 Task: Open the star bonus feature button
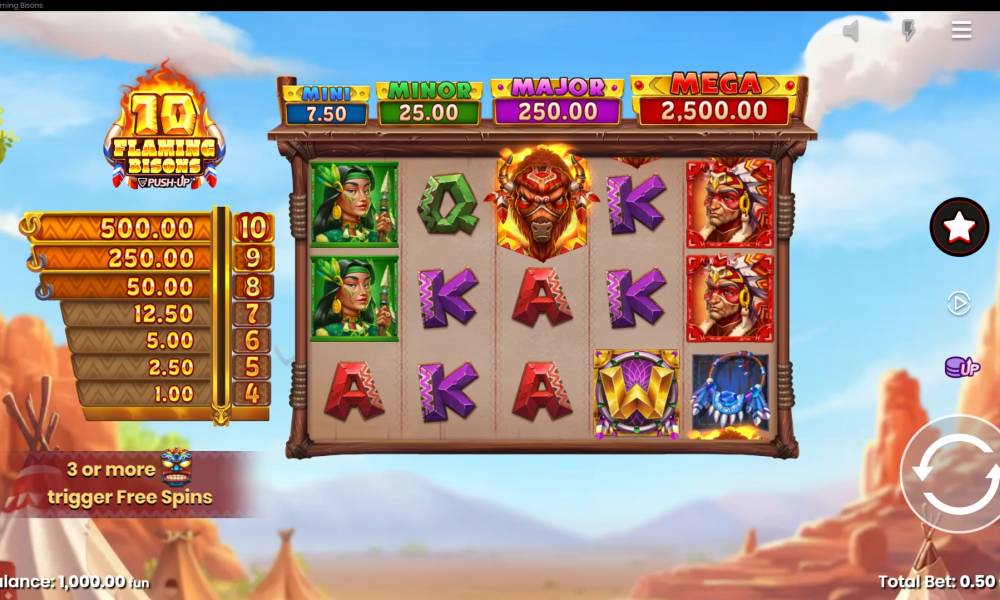point(959,227)
